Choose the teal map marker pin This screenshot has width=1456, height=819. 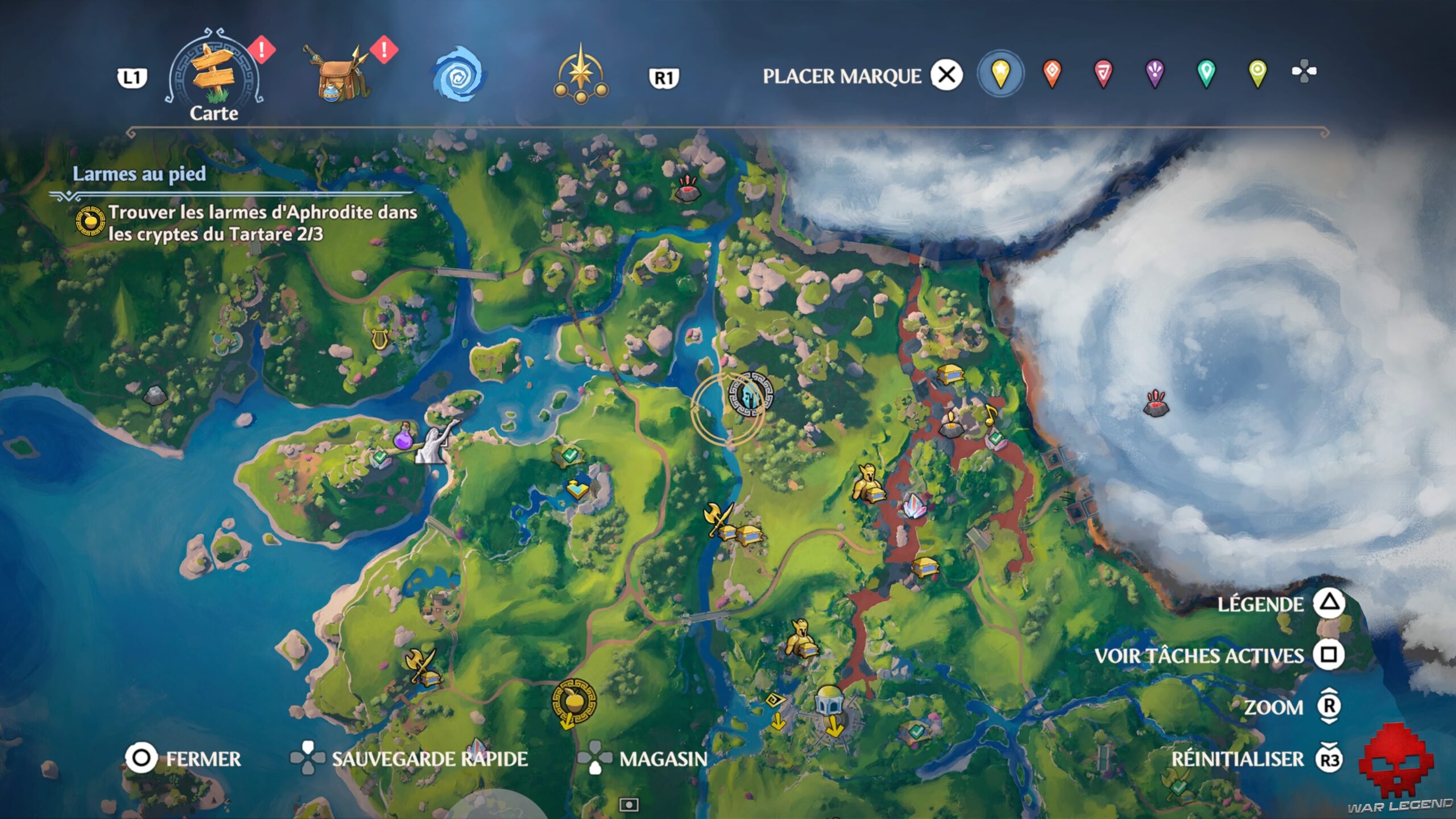pos(1206,74)
